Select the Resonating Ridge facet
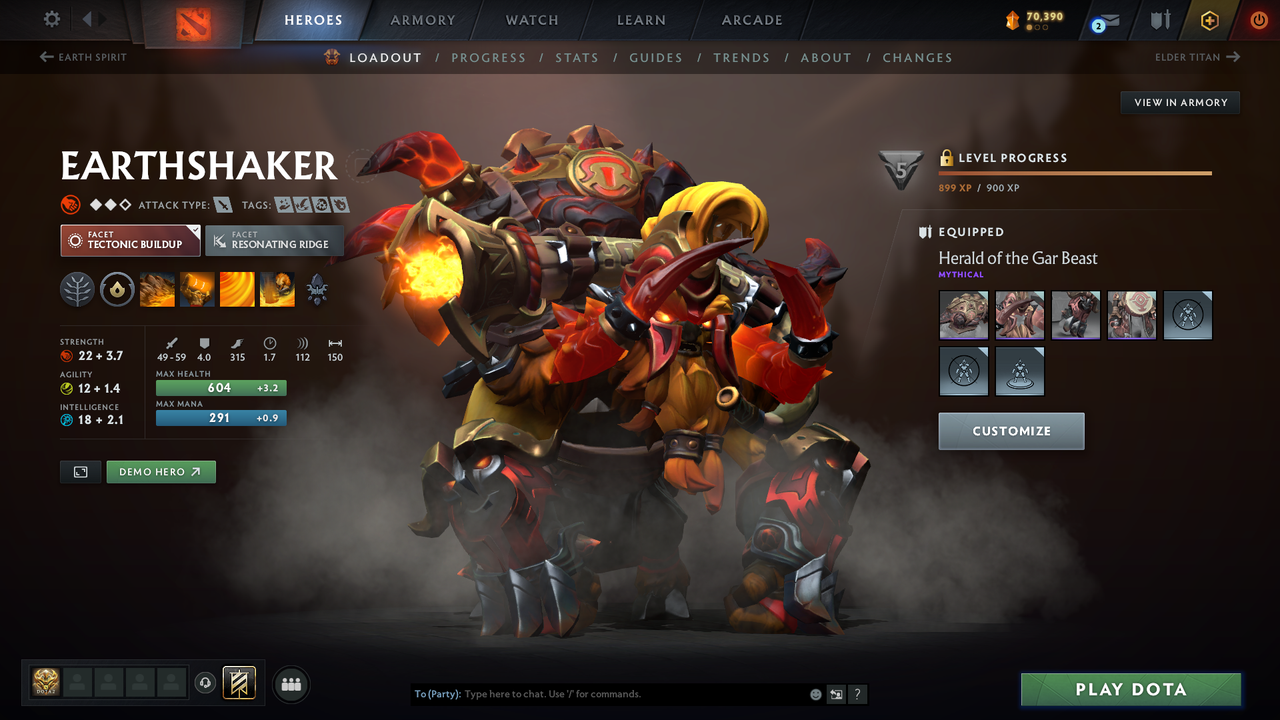Viewport: 1280px width, 720px height. click(274, 241)
